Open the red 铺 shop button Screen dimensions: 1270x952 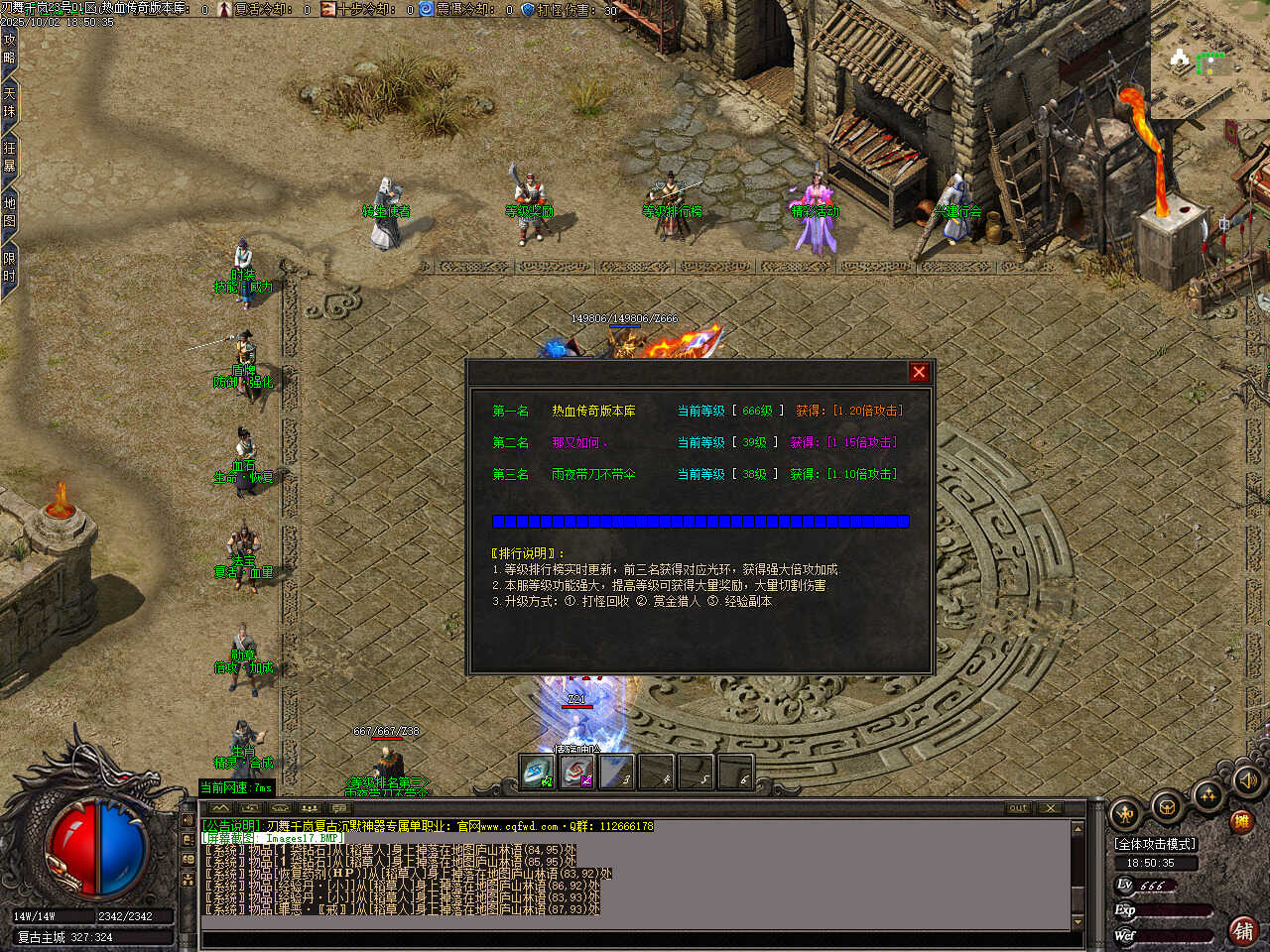click(1242, 930)
